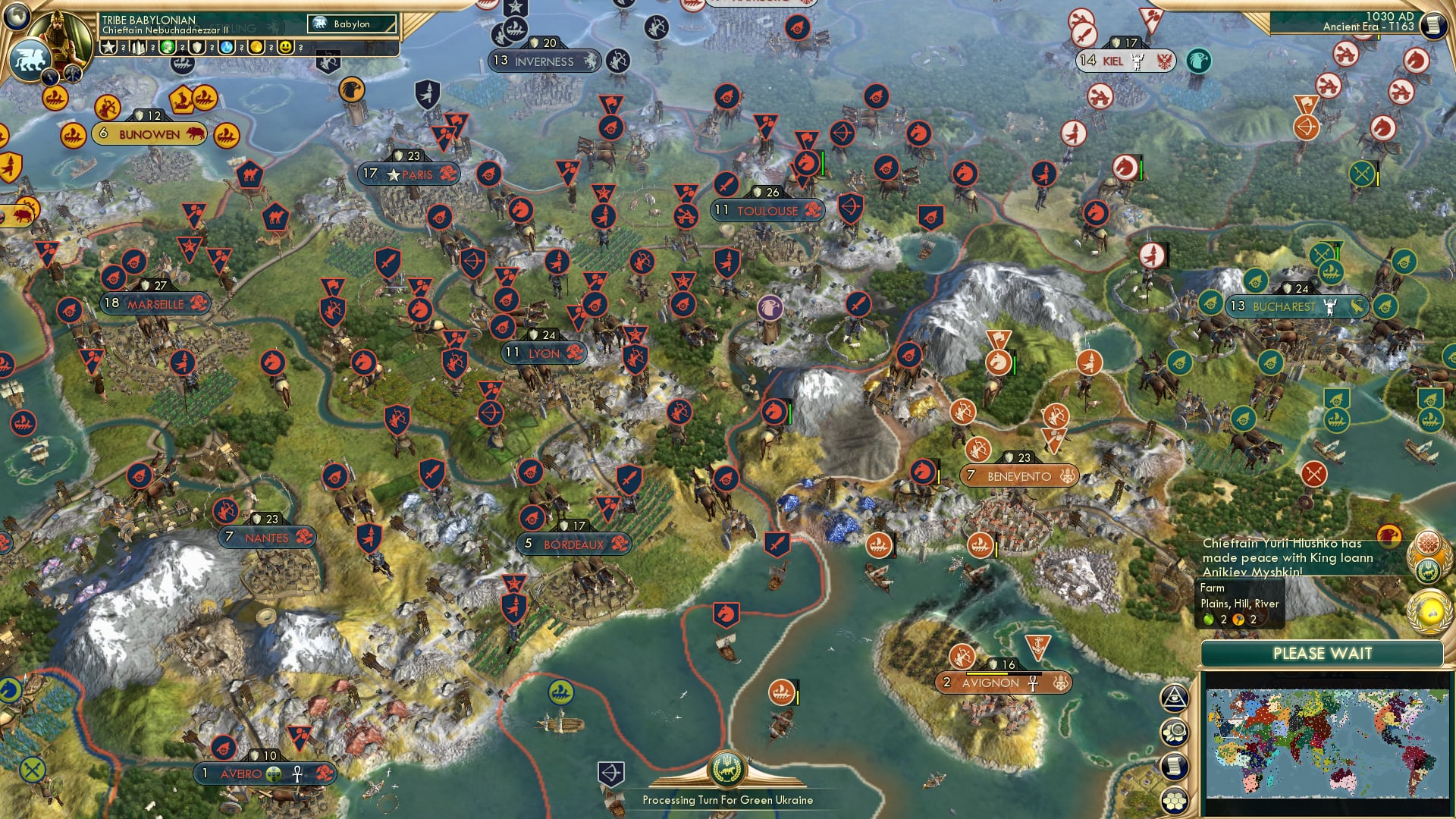Click the silver star score icon

[x=108, y=49]
